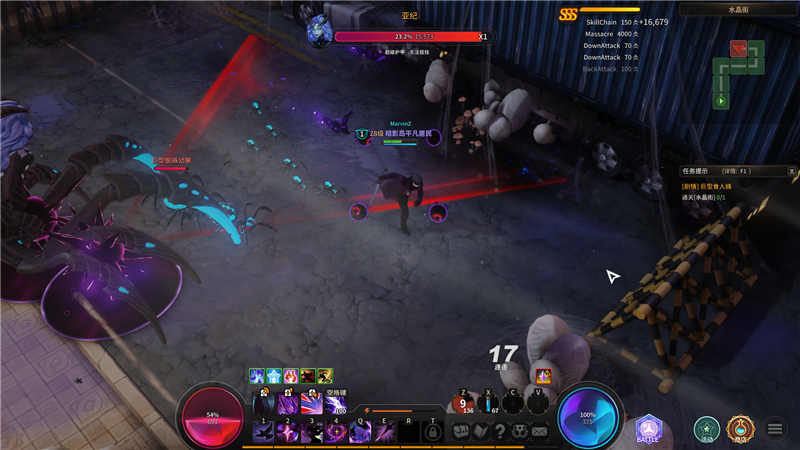800x450 pixels.
Task: Click the locked skill slot T
Action: 433,431
